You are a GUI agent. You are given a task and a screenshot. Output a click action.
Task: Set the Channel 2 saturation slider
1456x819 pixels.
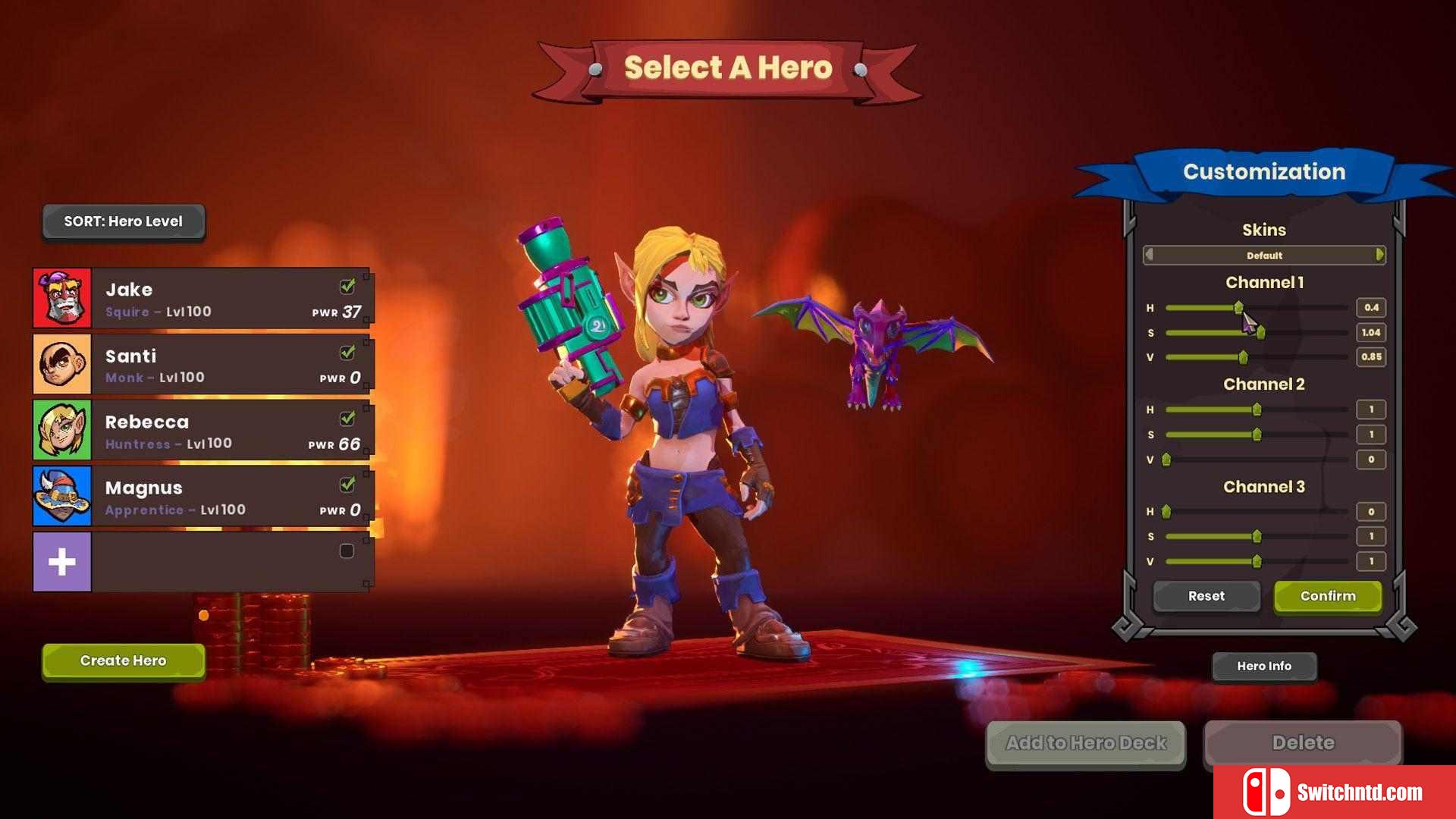[x=1257, y=435]
